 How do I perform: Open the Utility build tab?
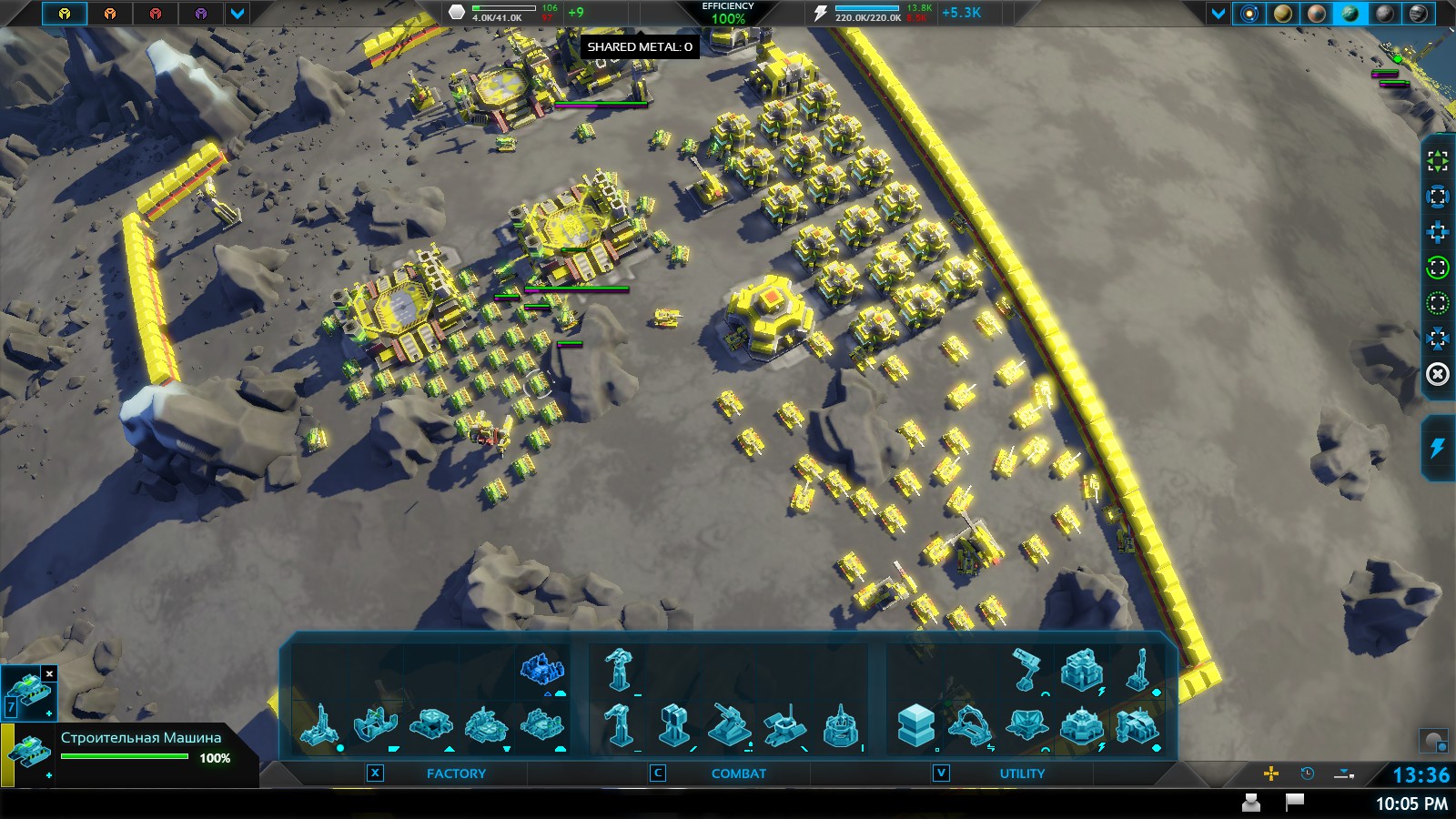(1022, 773)
